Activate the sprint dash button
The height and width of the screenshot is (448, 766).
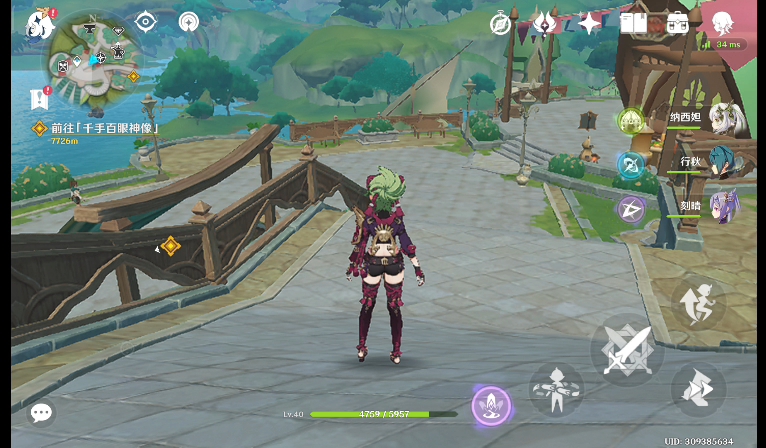[x=698, y=389]
